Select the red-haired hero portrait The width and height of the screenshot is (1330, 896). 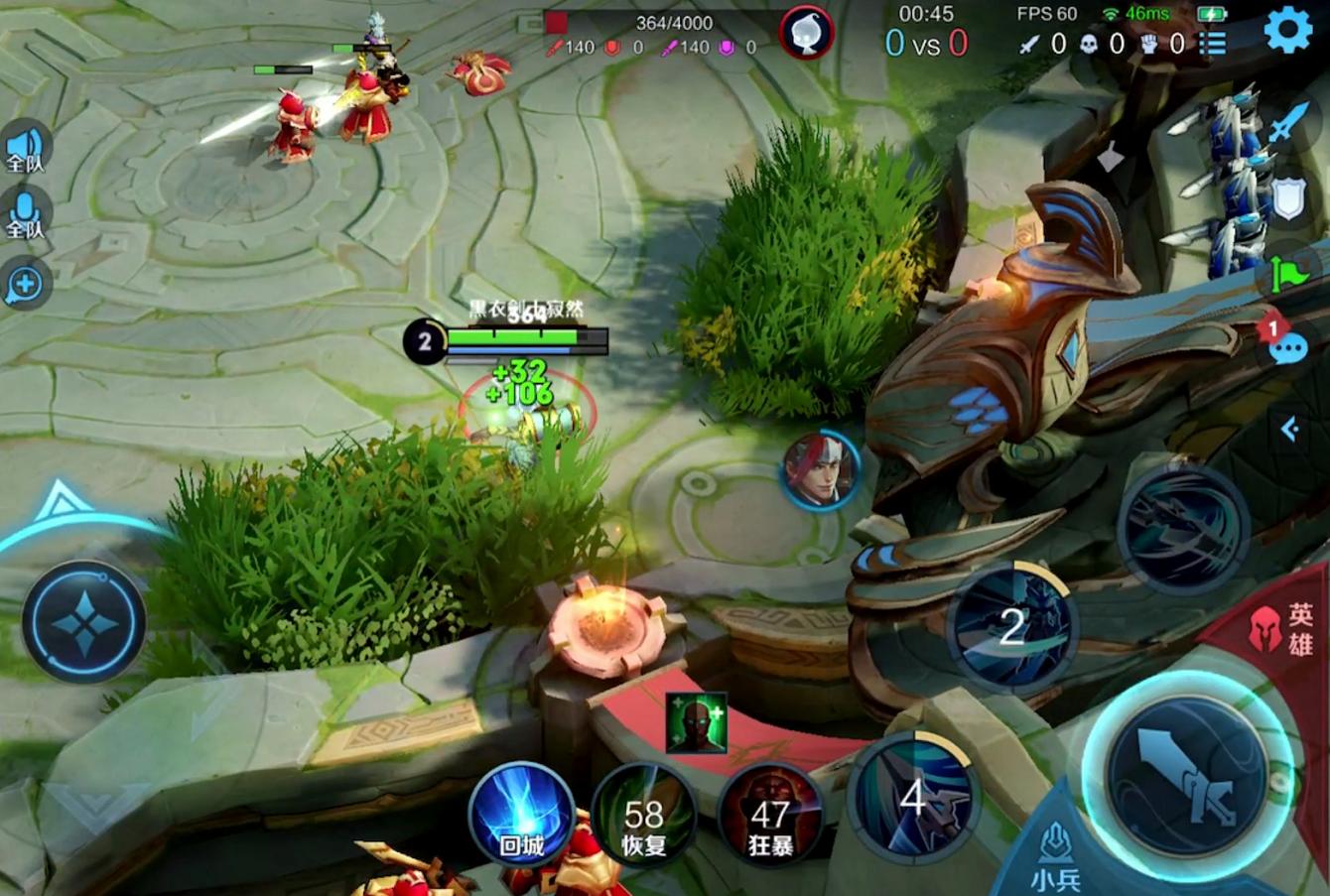[x=821, y=470]
